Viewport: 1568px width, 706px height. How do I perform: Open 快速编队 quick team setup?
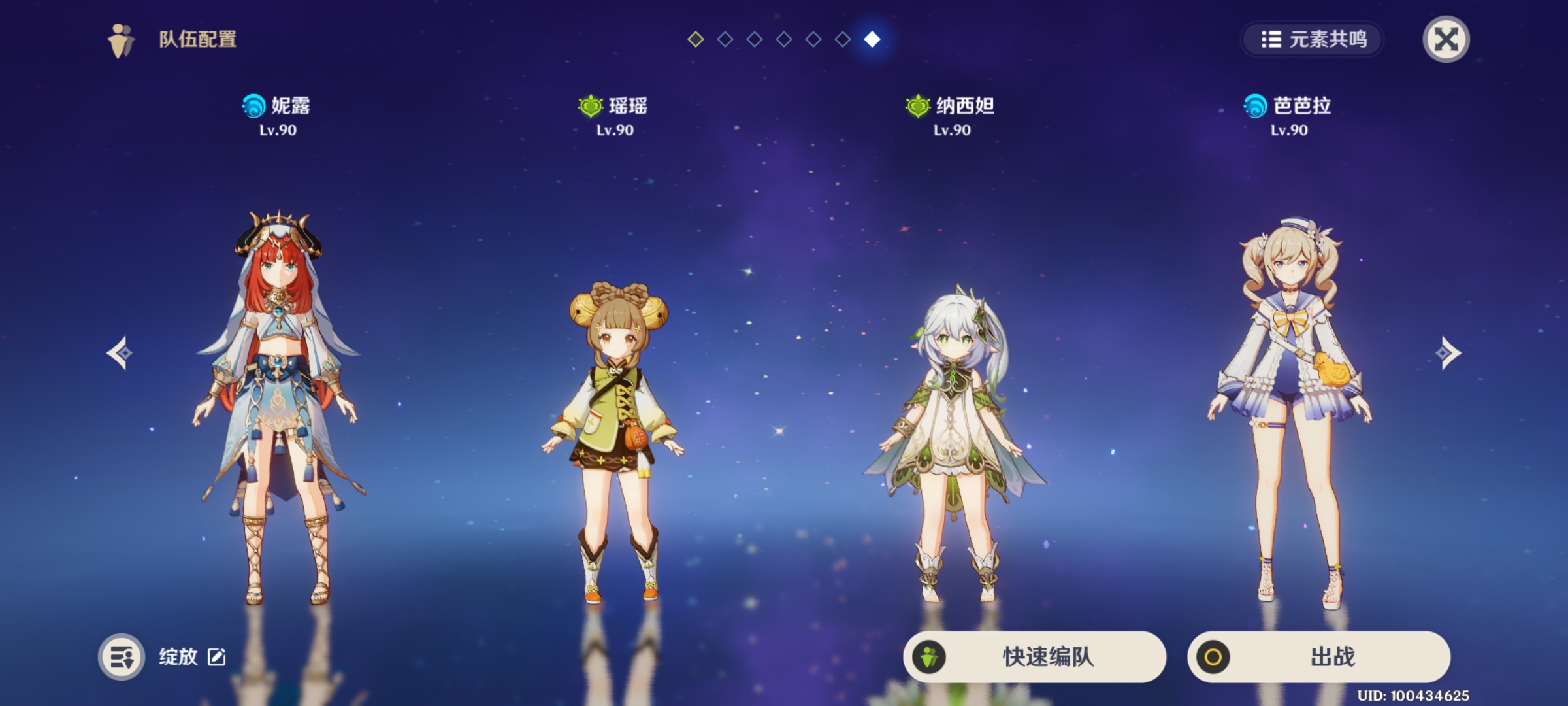click(1034, 656)
